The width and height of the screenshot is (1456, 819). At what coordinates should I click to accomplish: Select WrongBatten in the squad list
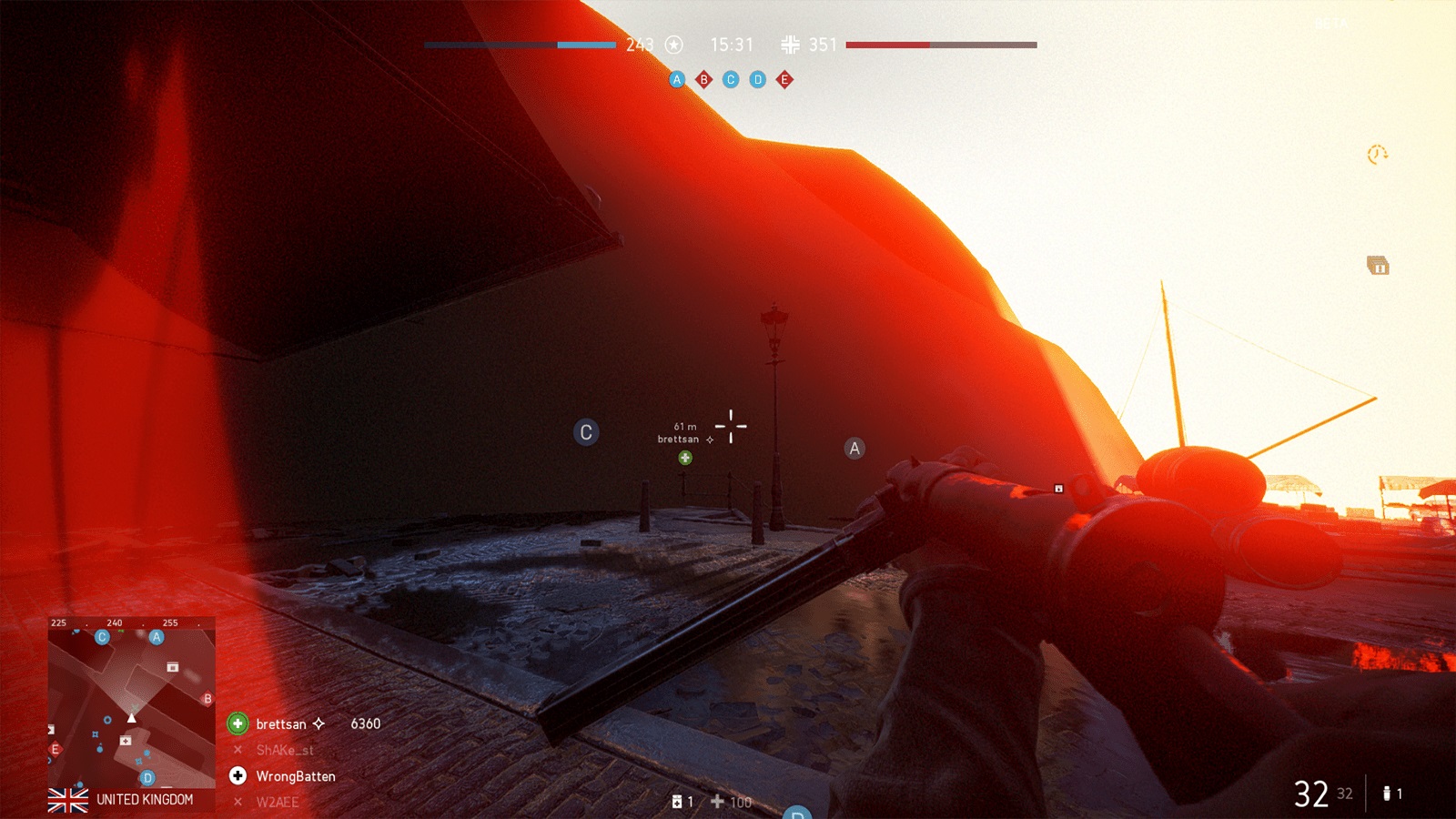295,776
